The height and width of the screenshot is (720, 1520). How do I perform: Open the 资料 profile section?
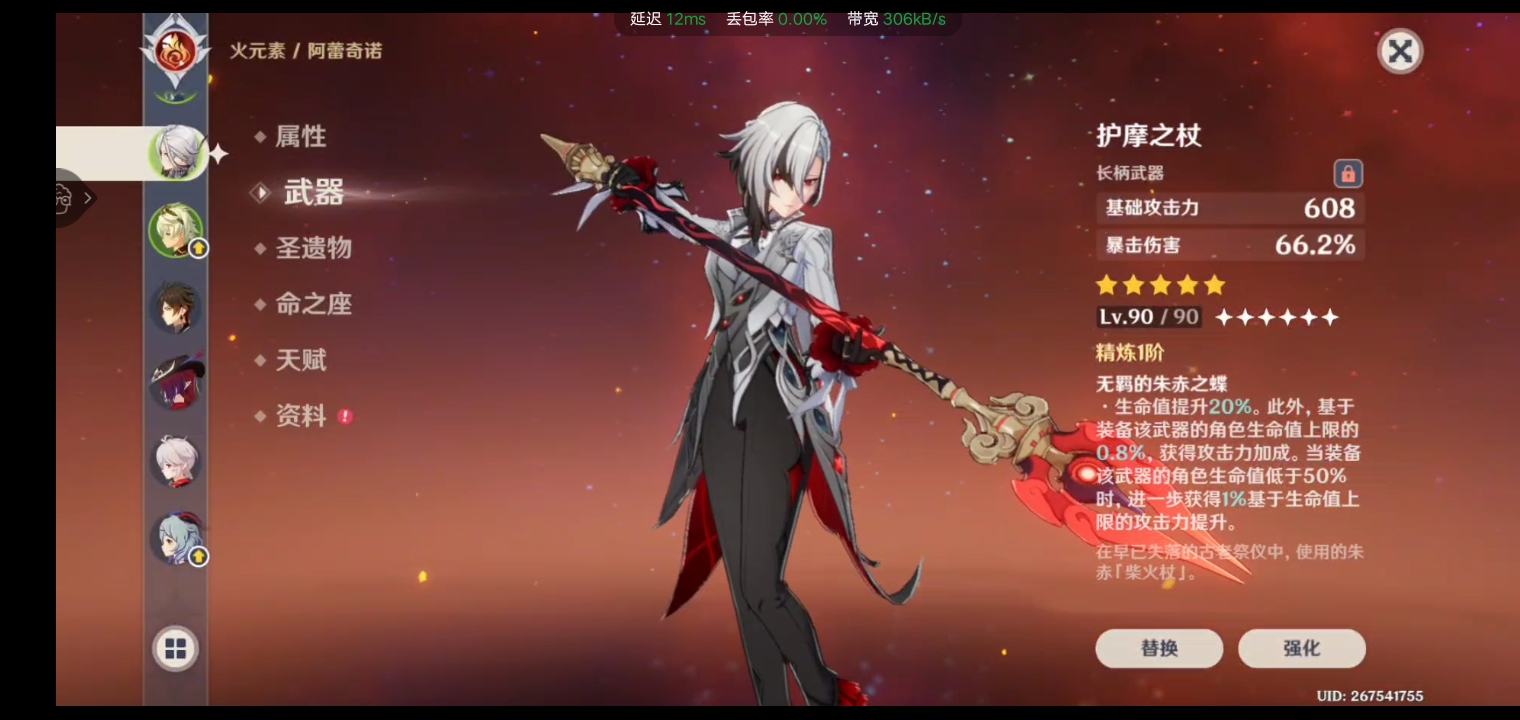[x=300, y=416]
